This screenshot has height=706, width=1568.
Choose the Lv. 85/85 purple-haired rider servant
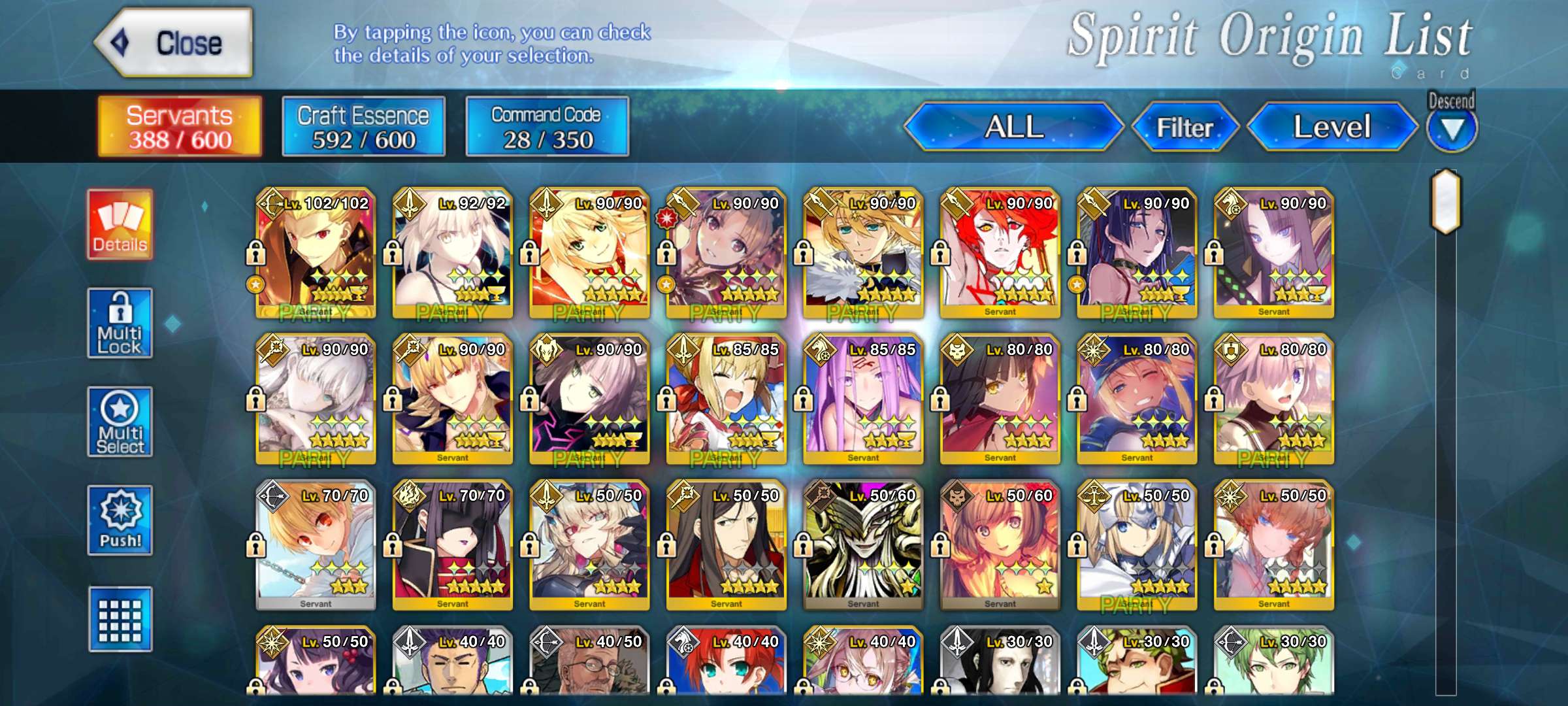863,399
